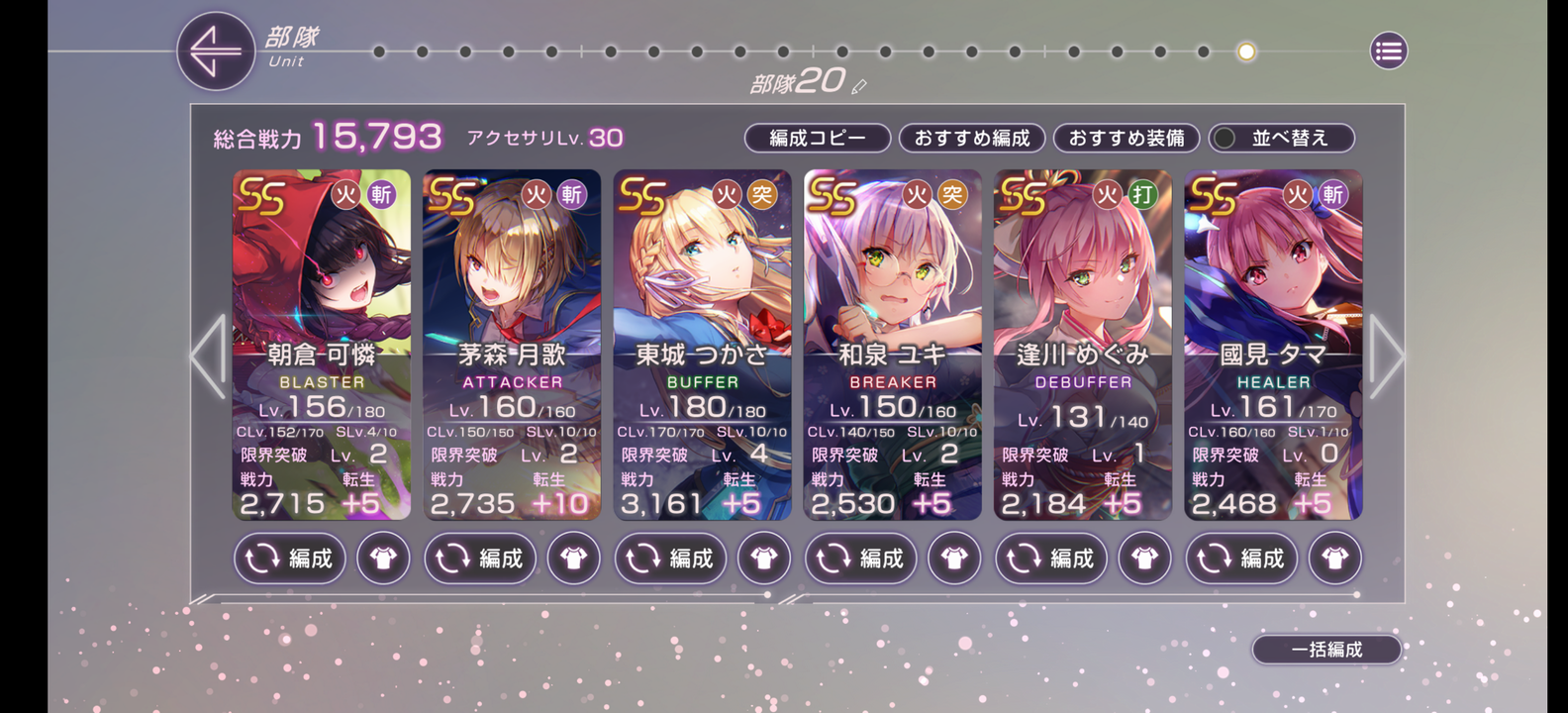Click おすすめ編成 for recommended formation
Screen dimensions: 1568x713
point(972,139)
